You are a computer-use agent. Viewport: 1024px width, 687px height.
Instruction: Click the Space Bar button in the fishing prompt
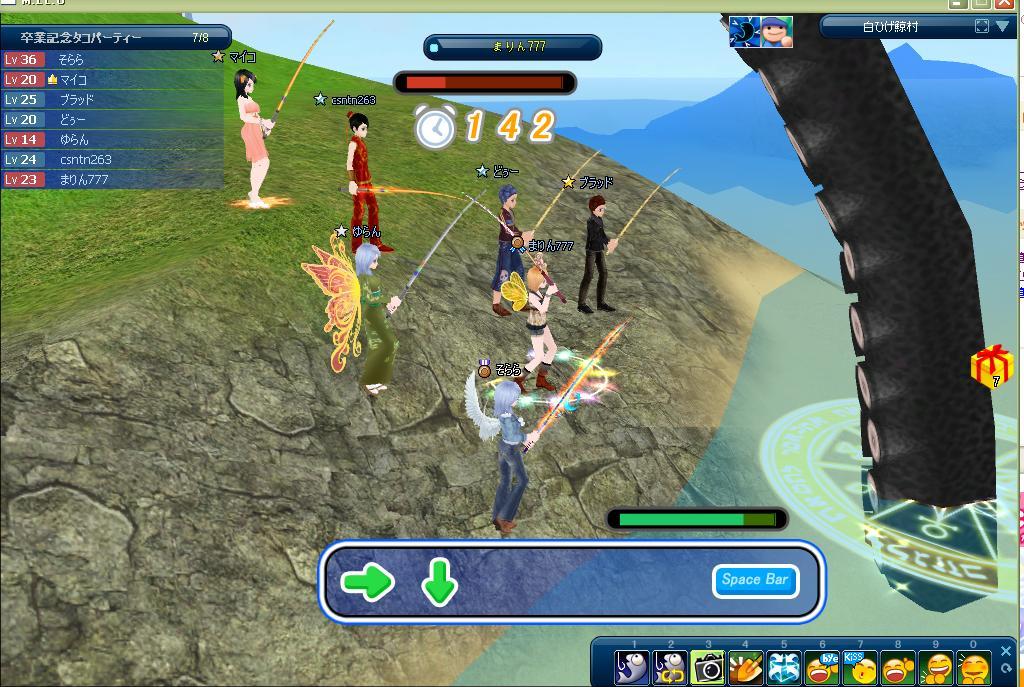pyautogui.click(x=755, y=580)
